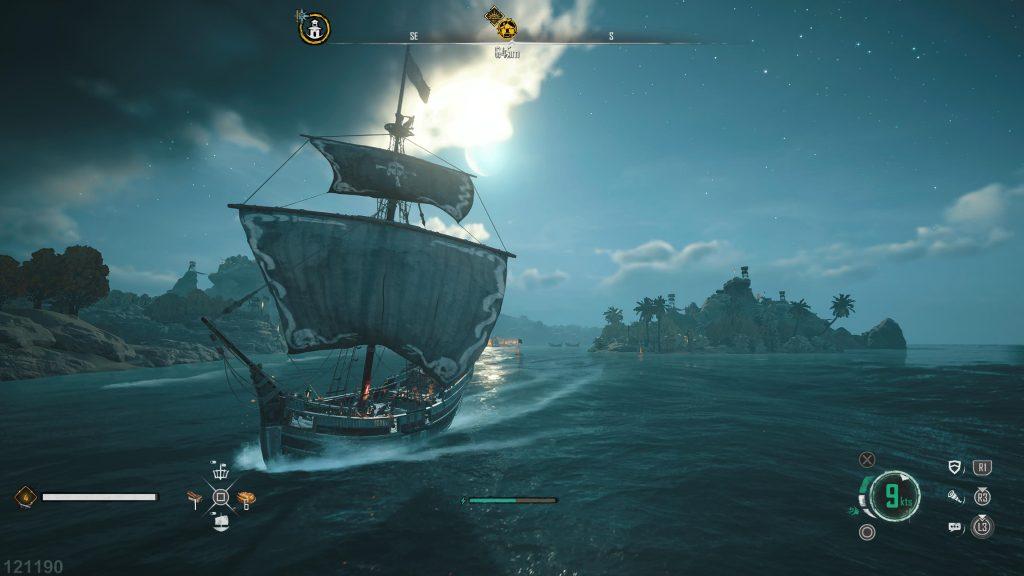Choose the grilled food item in wheel
Viewport: 1024px width, 576px height.
coord(246,497)
